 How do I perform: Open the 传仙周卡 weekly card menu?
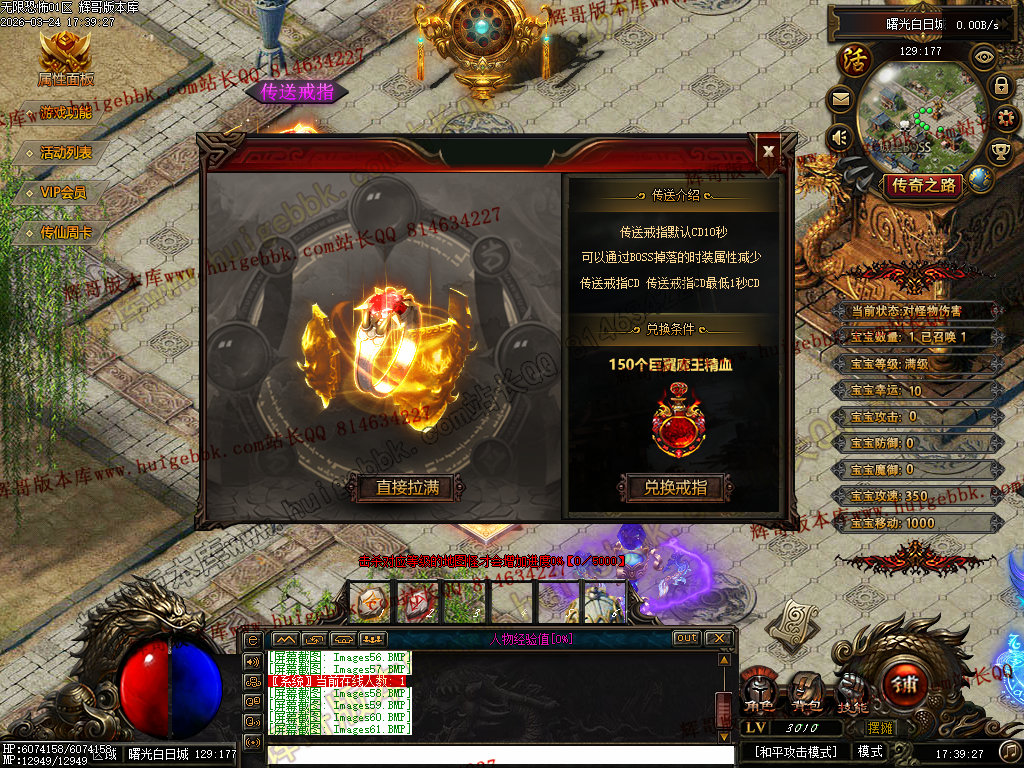point(66,233)
